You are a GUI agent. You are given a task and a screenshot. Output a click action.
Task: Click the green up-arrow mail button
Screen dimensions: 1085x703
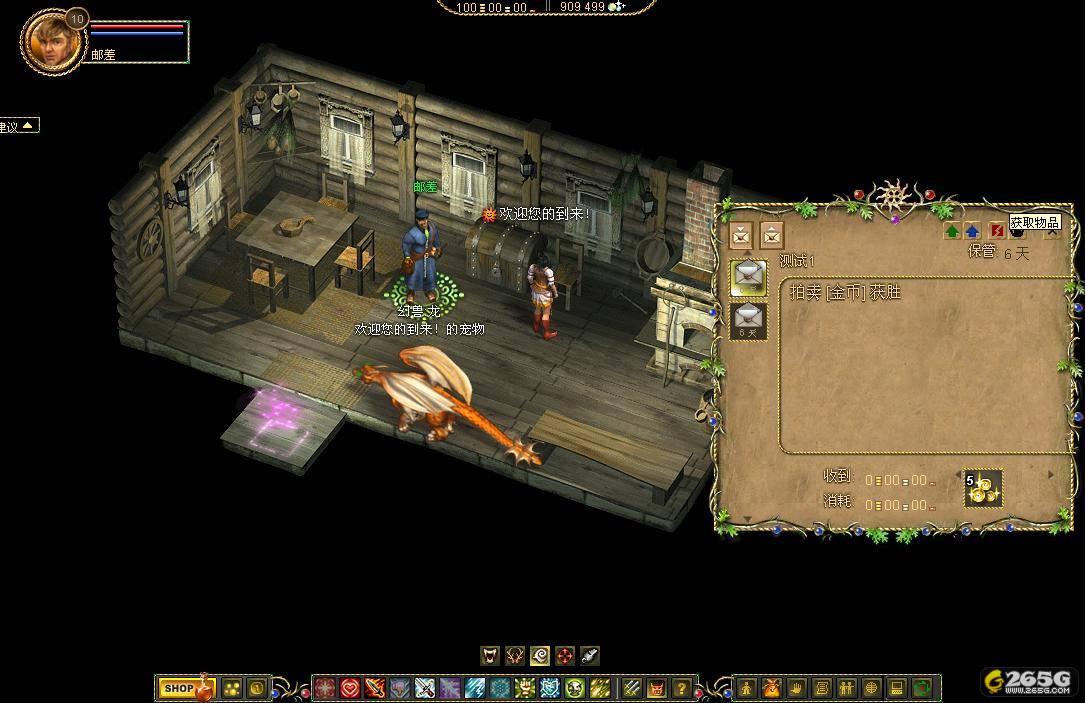[952, 231]
